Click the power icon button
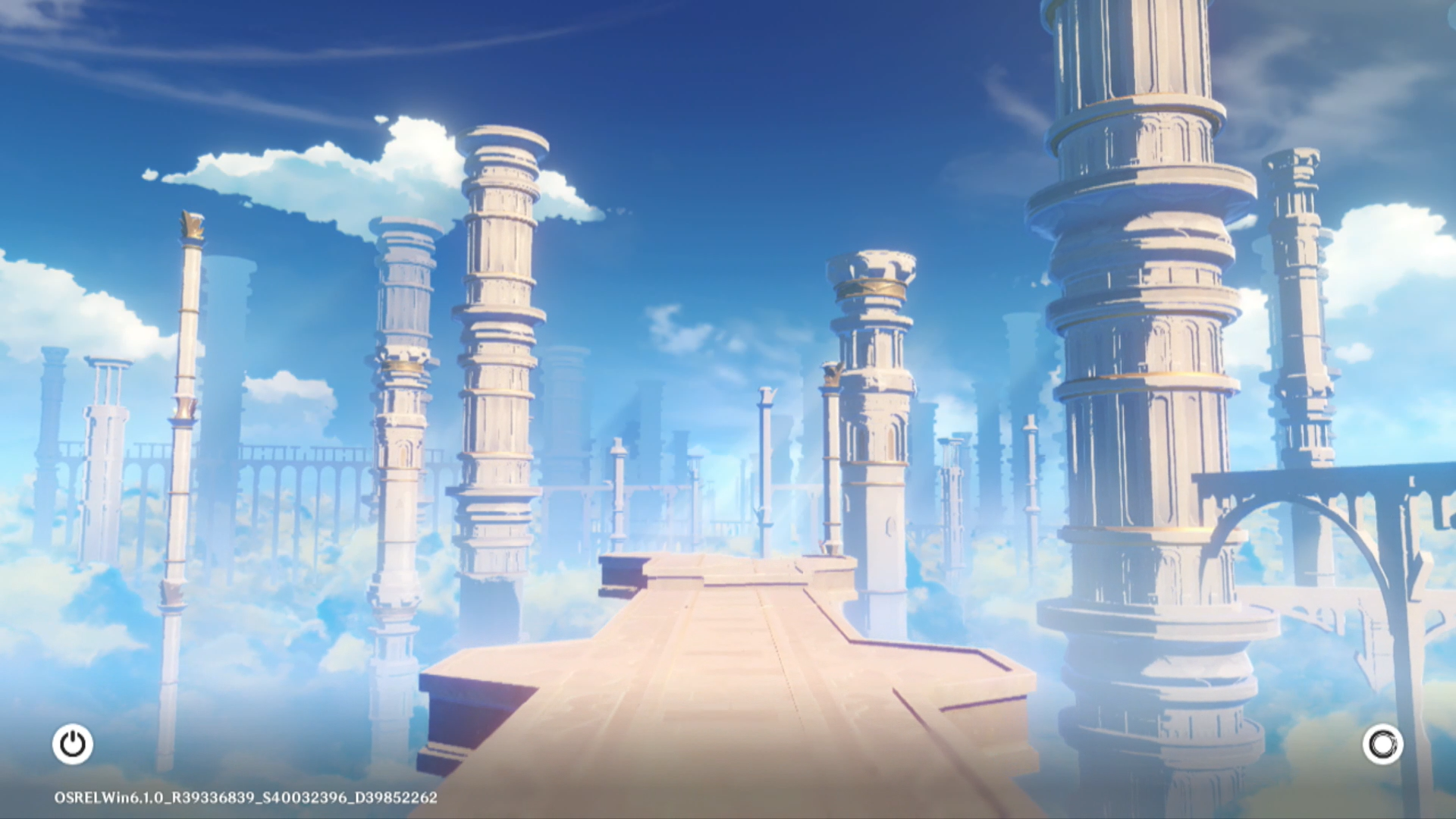 (x=73, y=744)
